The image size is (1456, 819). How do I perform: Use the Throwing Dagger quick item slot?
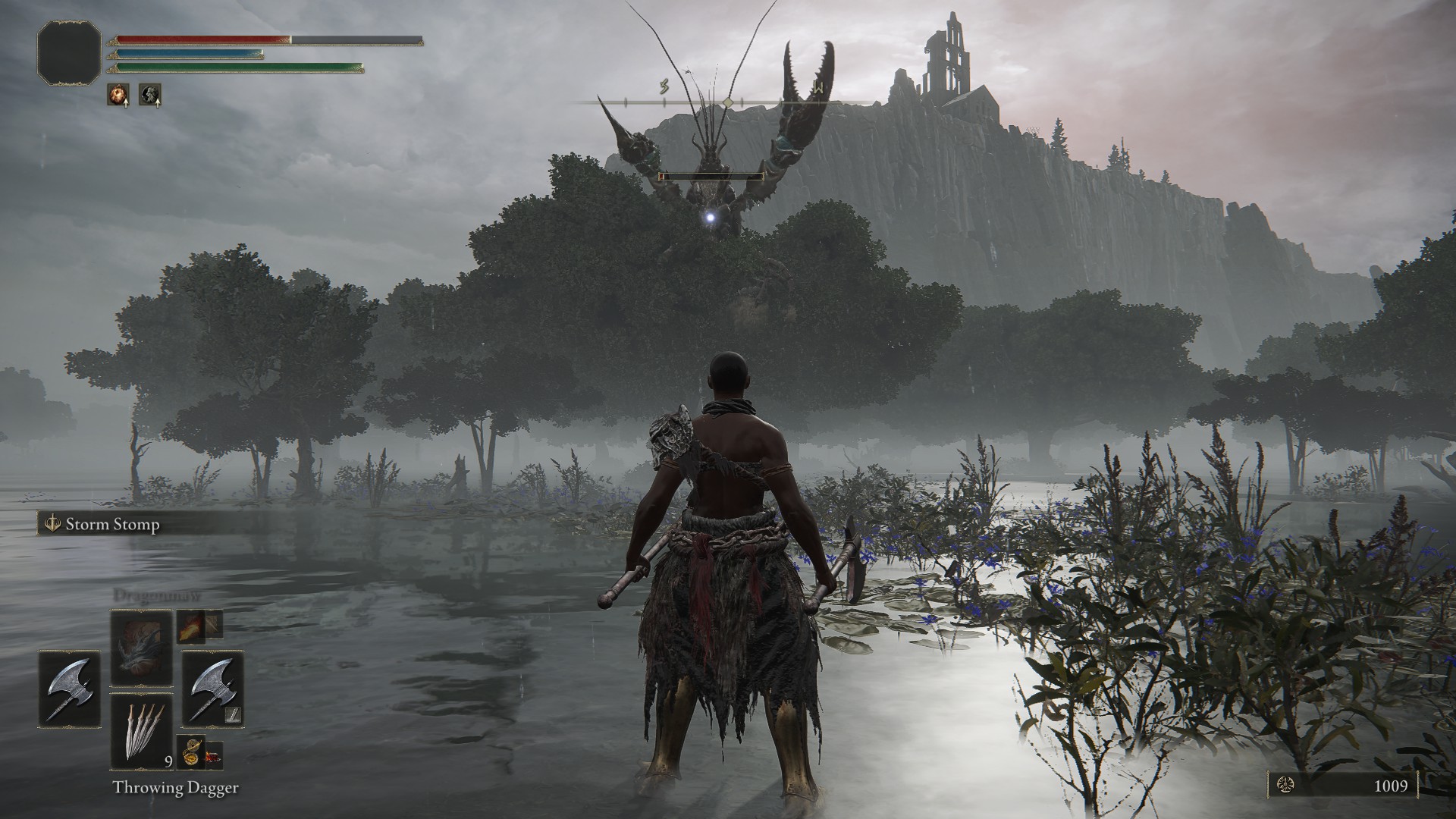click(x=142, y=731)
